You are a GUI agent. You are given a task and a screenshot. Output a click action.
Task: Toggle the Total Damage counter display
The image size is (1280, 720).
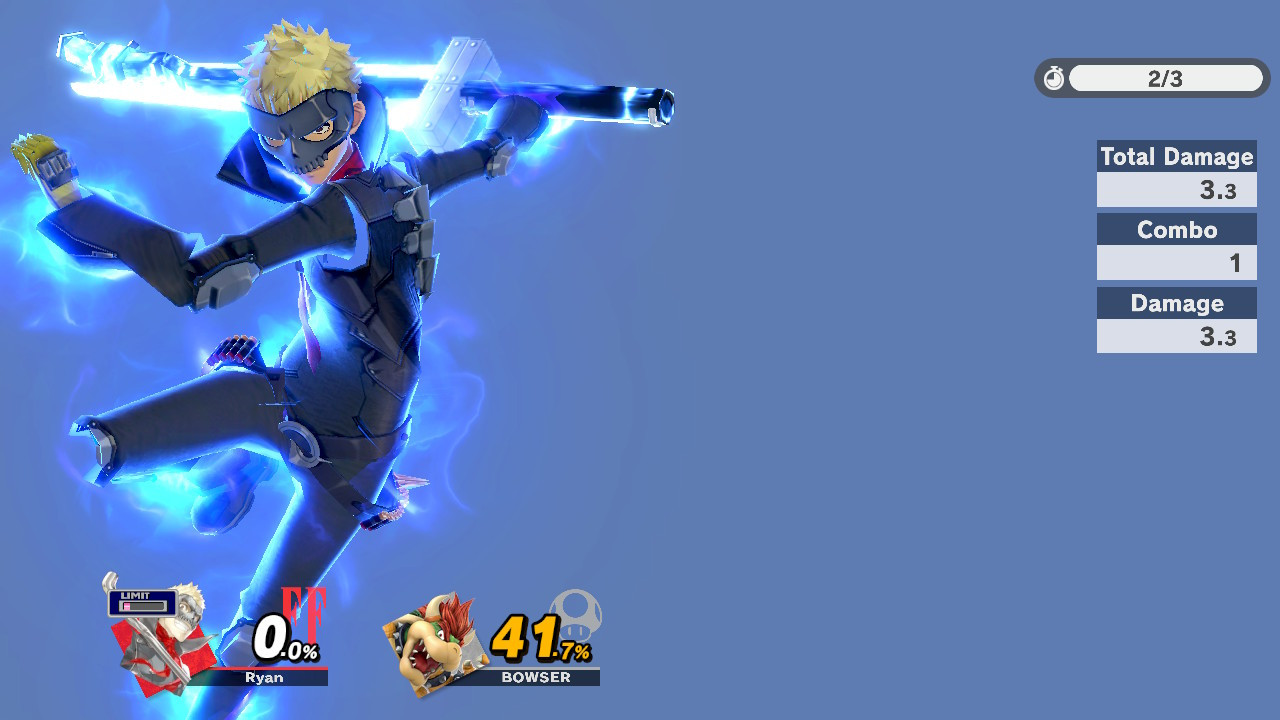1177,190
